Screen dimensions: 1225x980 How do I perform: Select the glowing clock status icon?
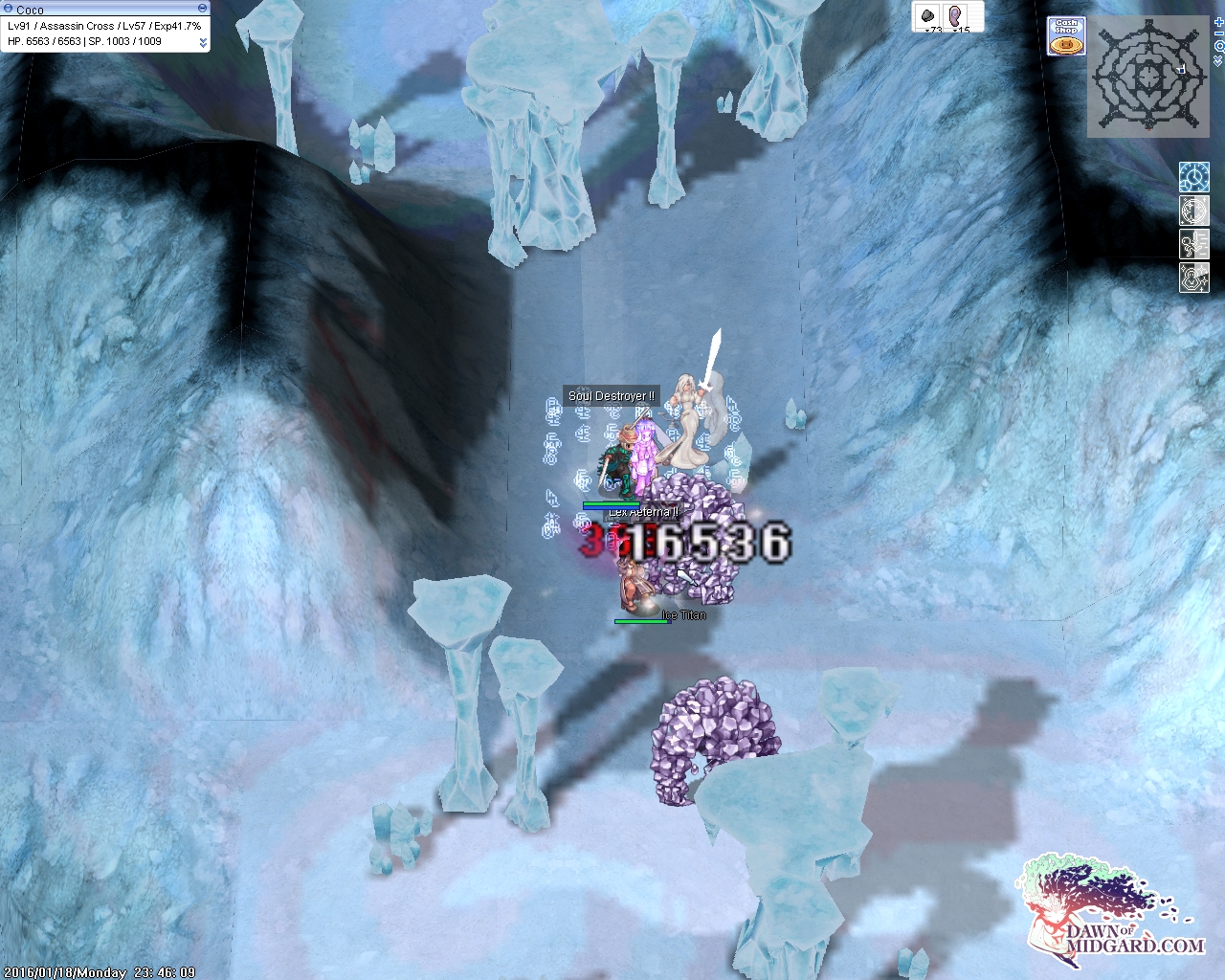click(x=1194, y=177)
